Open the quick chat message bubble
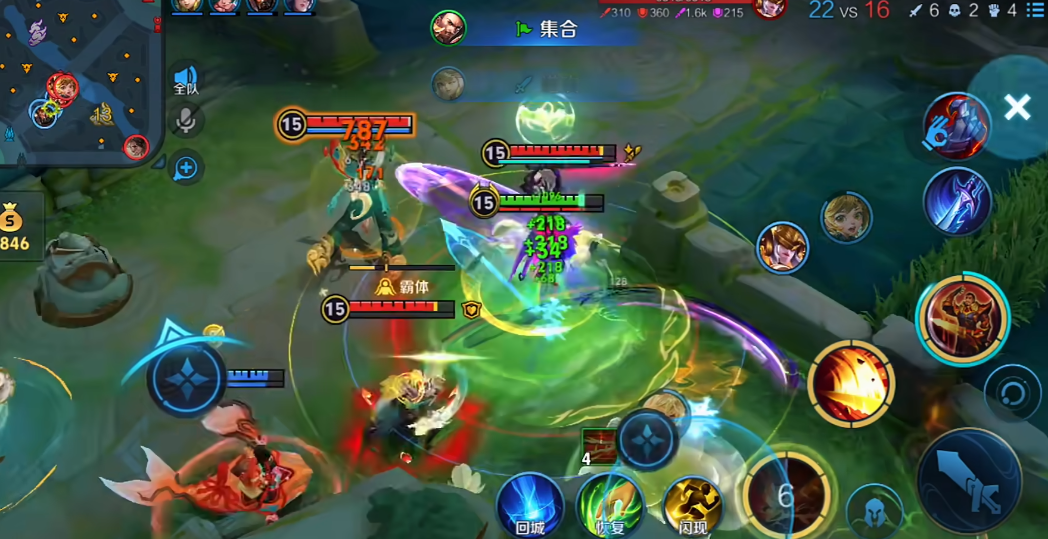Image resolution: width=1048 pixels, height=539 pixels. (186, 168)
